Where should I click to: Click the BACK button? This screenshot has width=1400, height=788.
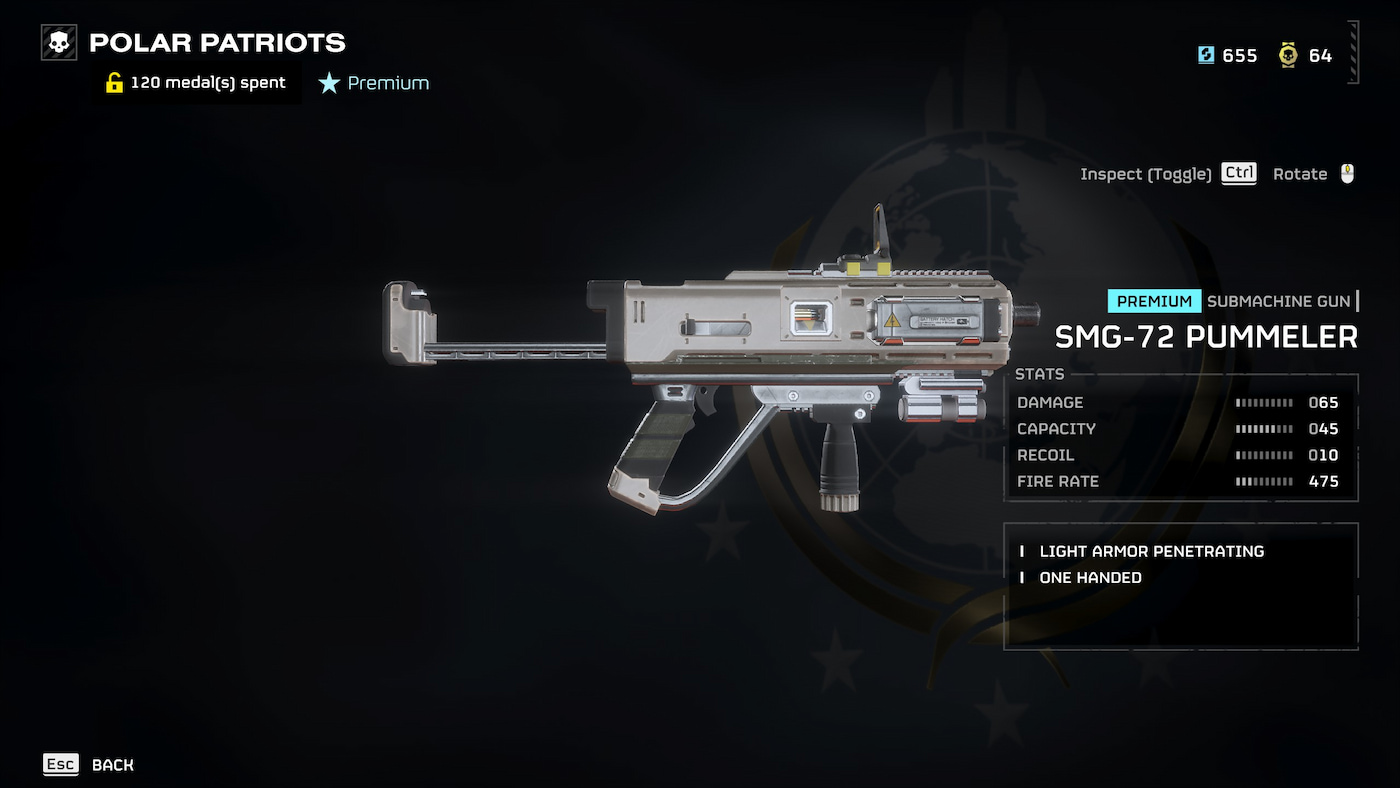(113, 764)
